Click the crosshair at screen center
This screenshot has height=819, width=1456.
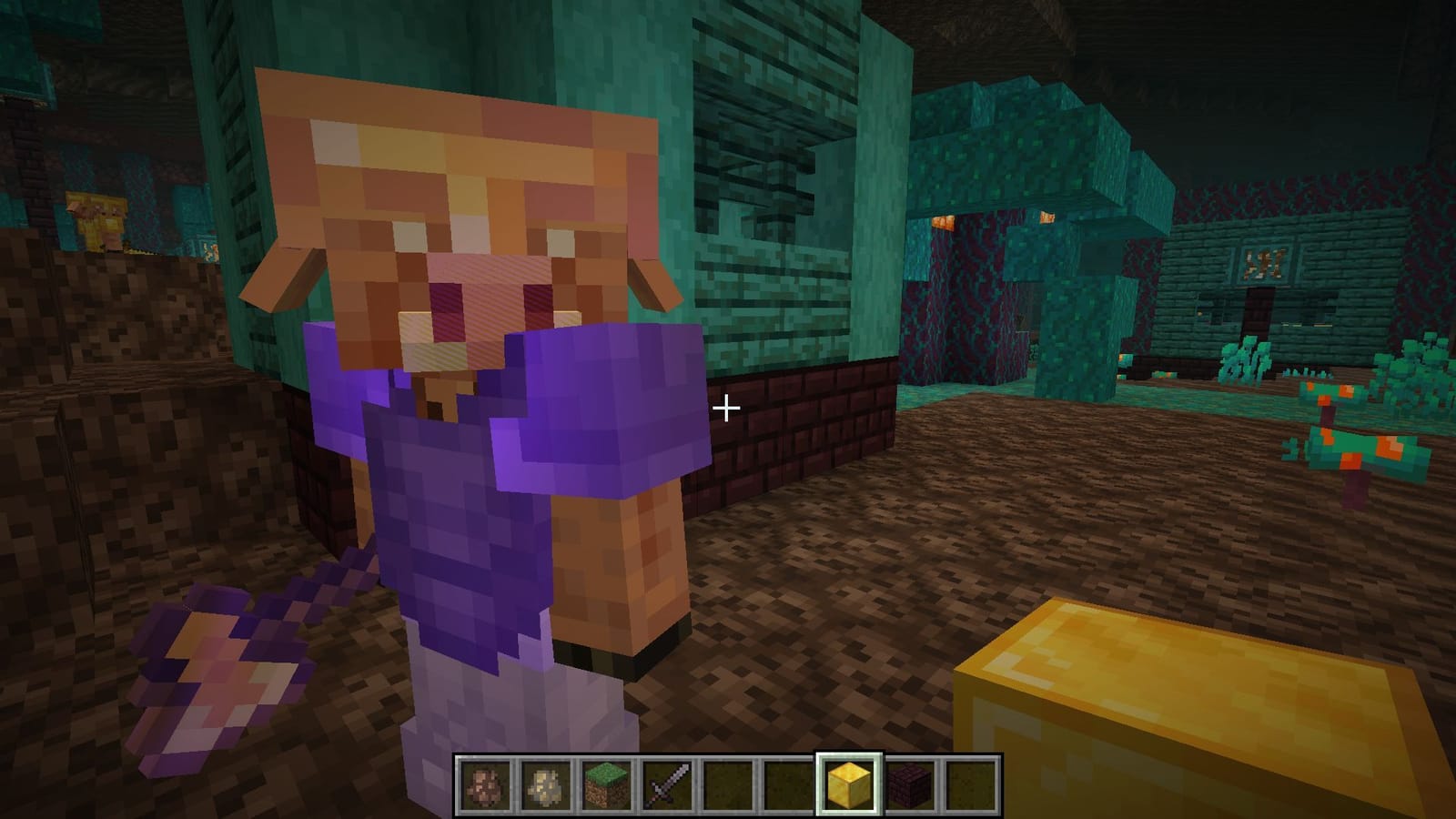(x=728, y=409)
